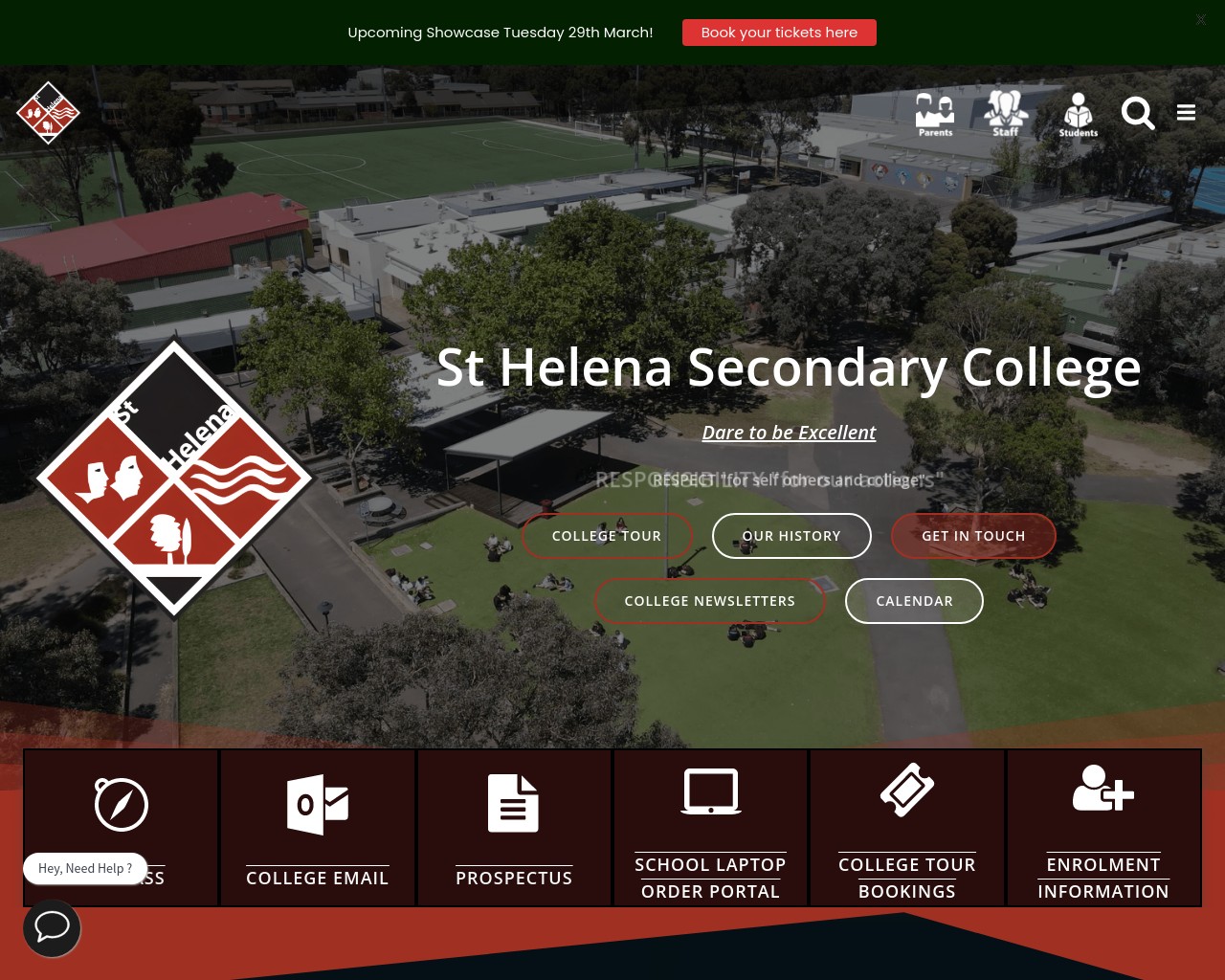Open COLLEGE NEWSLETTERS
The image size is (1225, 980).
coord(709,600)
